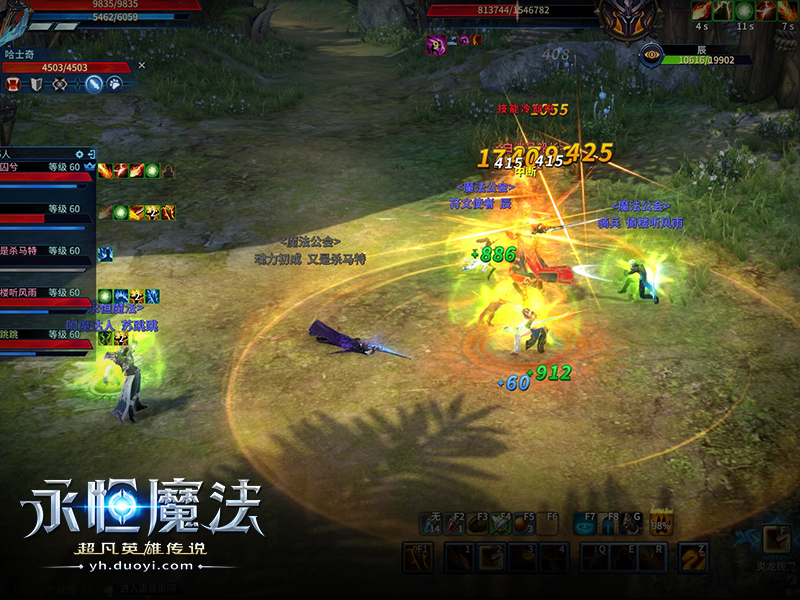
Task: Activate the Z golden dragon skill
Action: [692, 557]
